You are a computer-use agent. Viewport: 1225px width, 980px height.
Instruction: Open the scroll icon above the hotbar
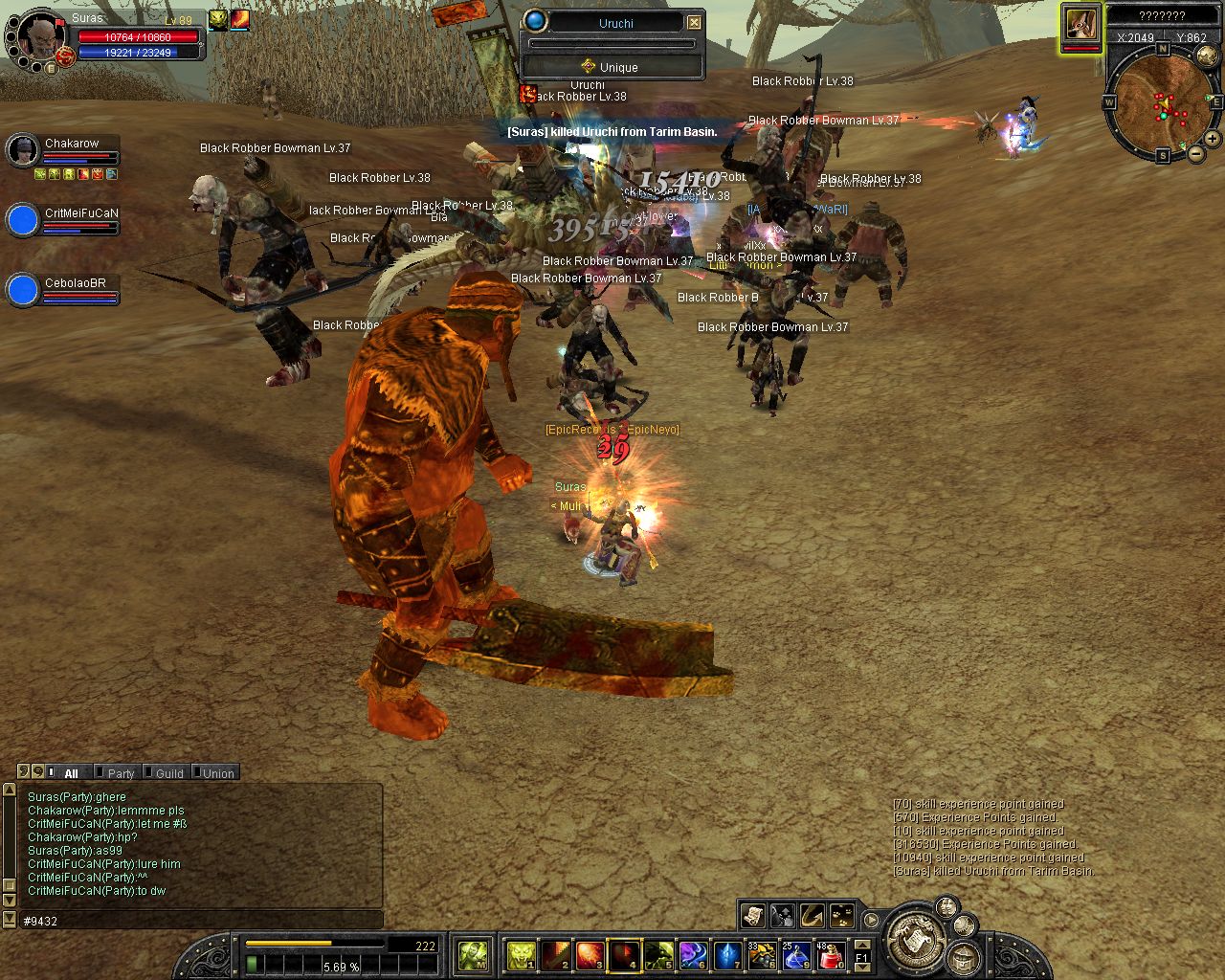[x=752, y=915]
